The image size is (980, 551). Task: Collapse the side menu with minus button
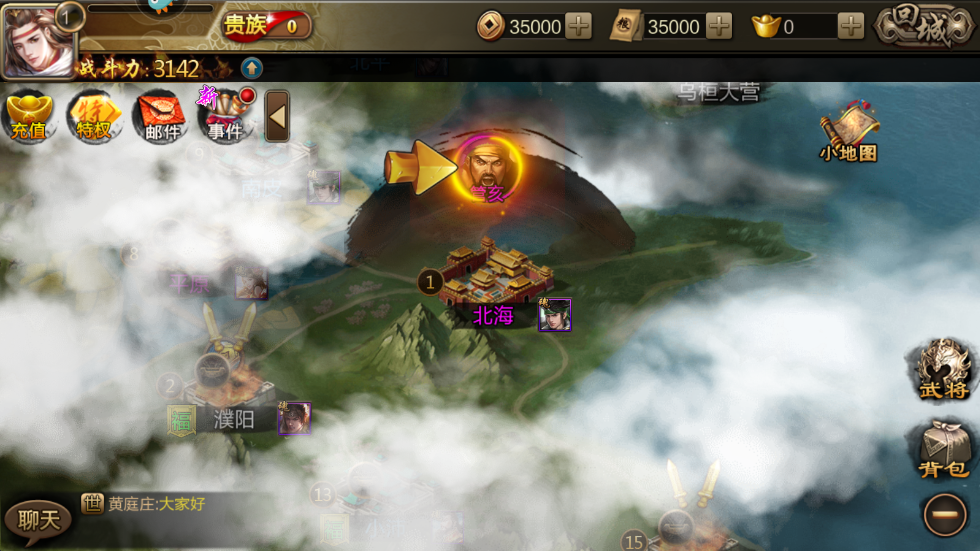[944, 516]
